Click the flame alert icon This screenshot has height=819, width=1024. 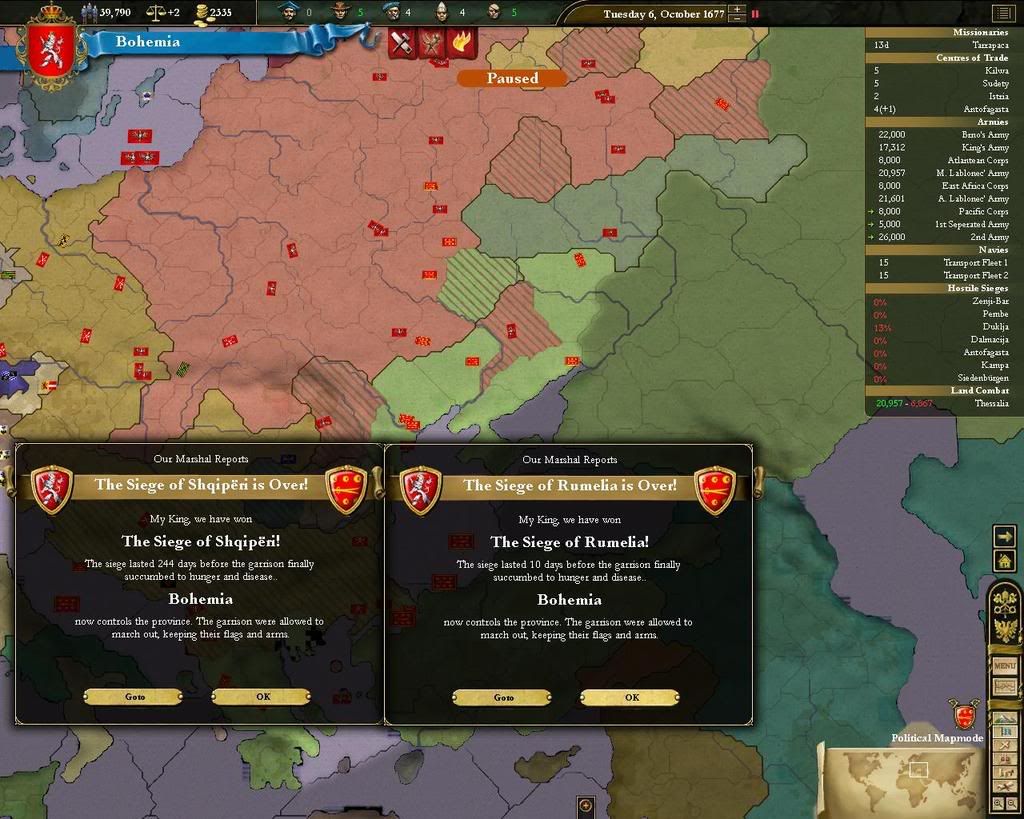462,43
